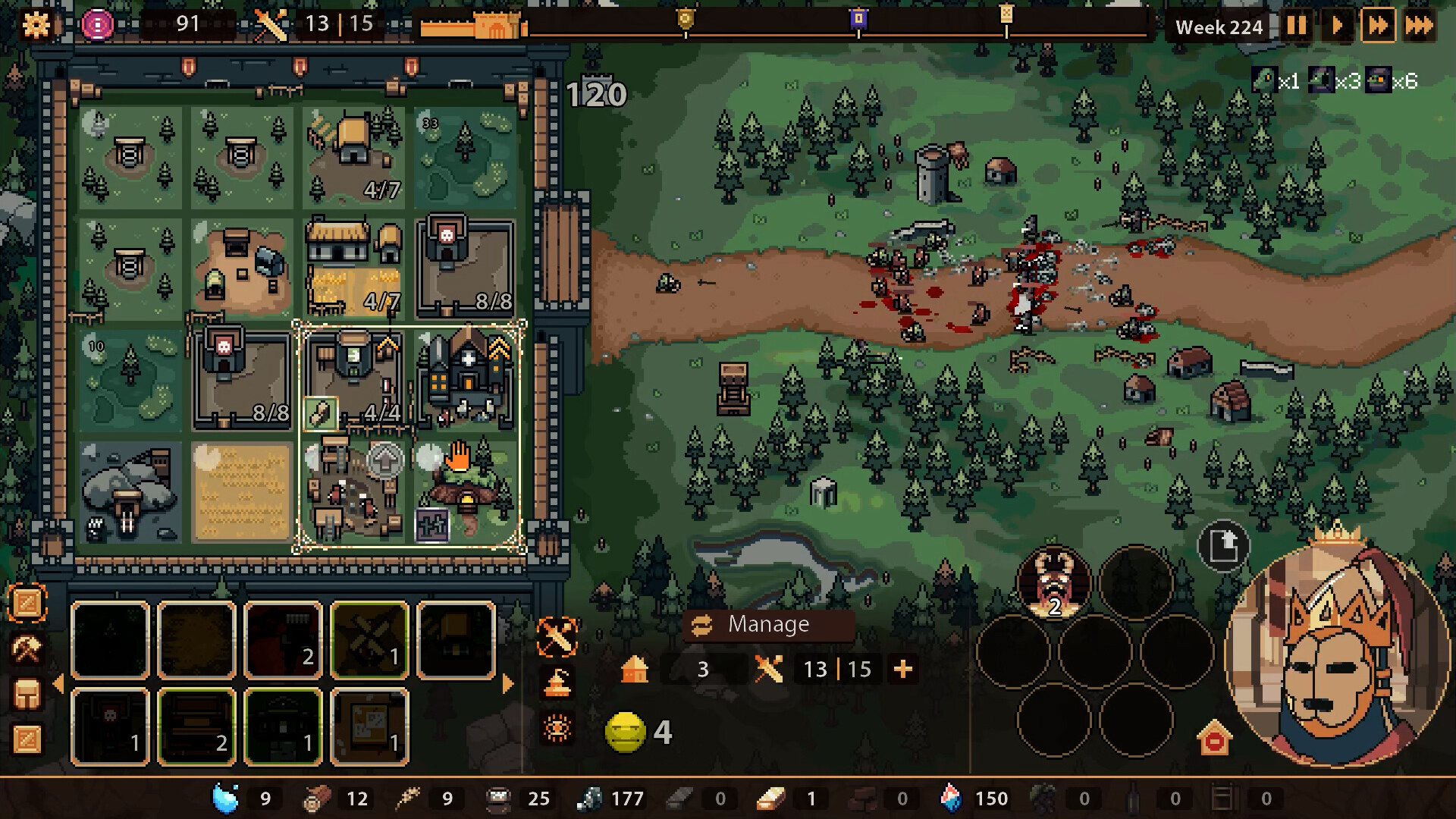Switch to double fast-forward speed
The height and width of the screenshot is (819, 1456).
(x=1378, y=26)
